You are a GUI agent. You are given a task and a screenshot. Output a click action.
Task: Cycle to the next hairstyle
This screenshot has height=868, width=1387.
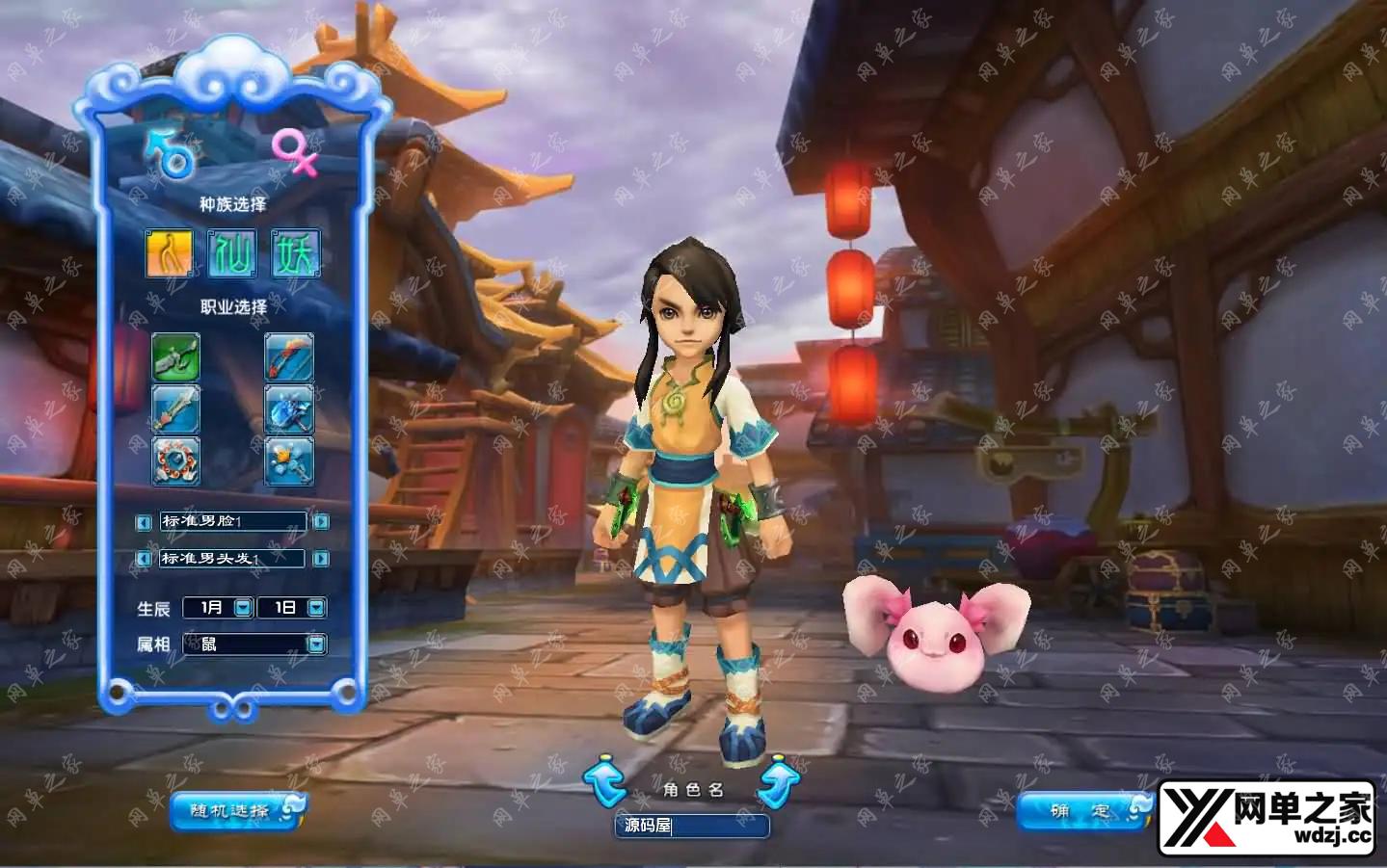point(322,559)
